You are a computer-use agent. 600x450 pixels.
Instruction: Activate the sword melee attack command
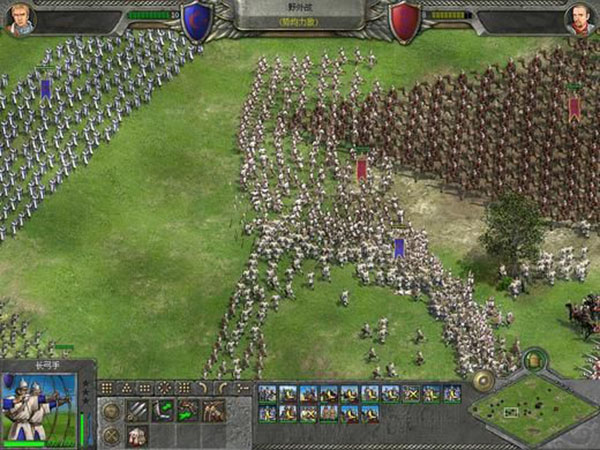[137, 410]
